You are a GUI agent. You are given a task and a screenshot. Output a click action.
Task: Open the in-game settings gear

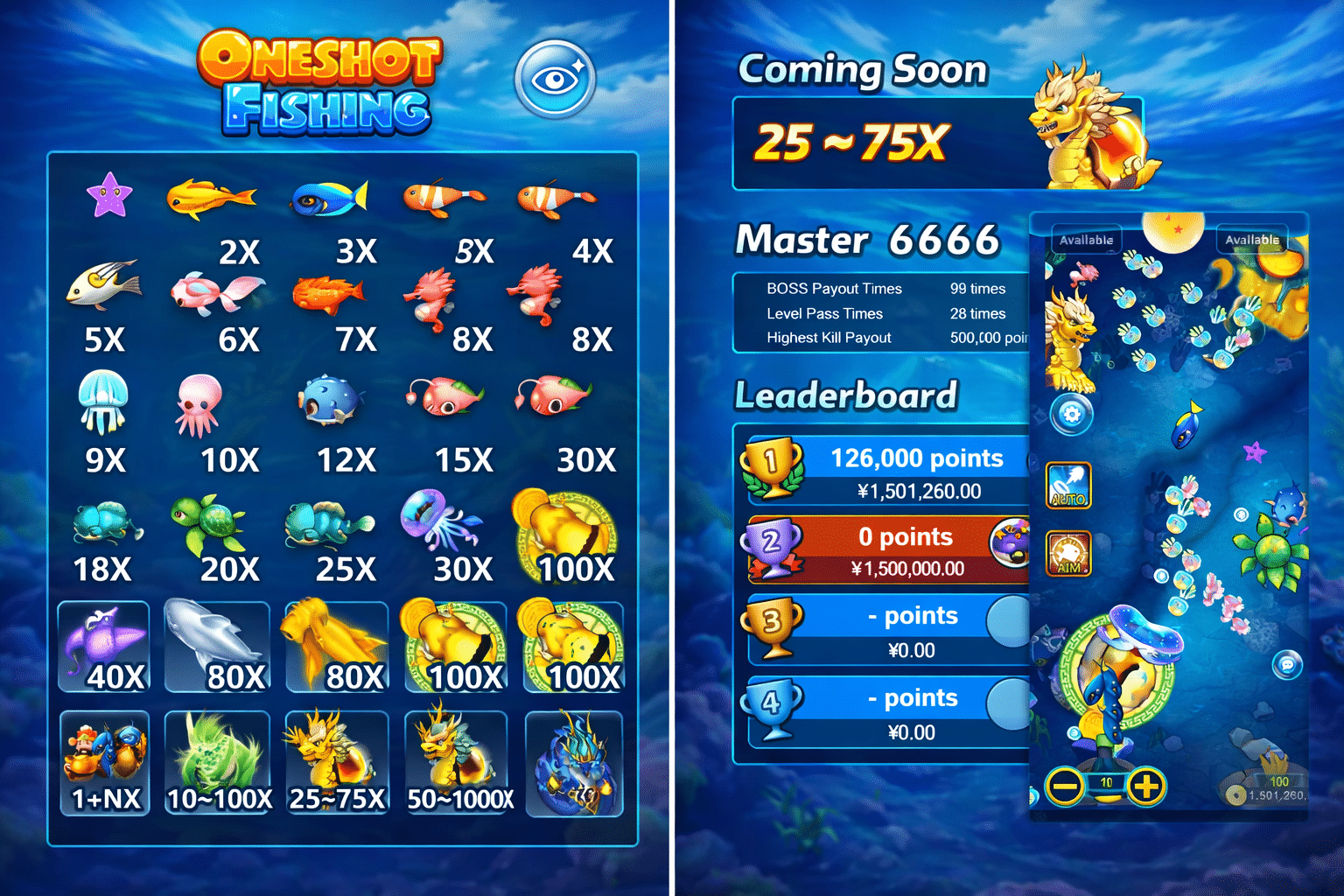tap(1071, 415)
